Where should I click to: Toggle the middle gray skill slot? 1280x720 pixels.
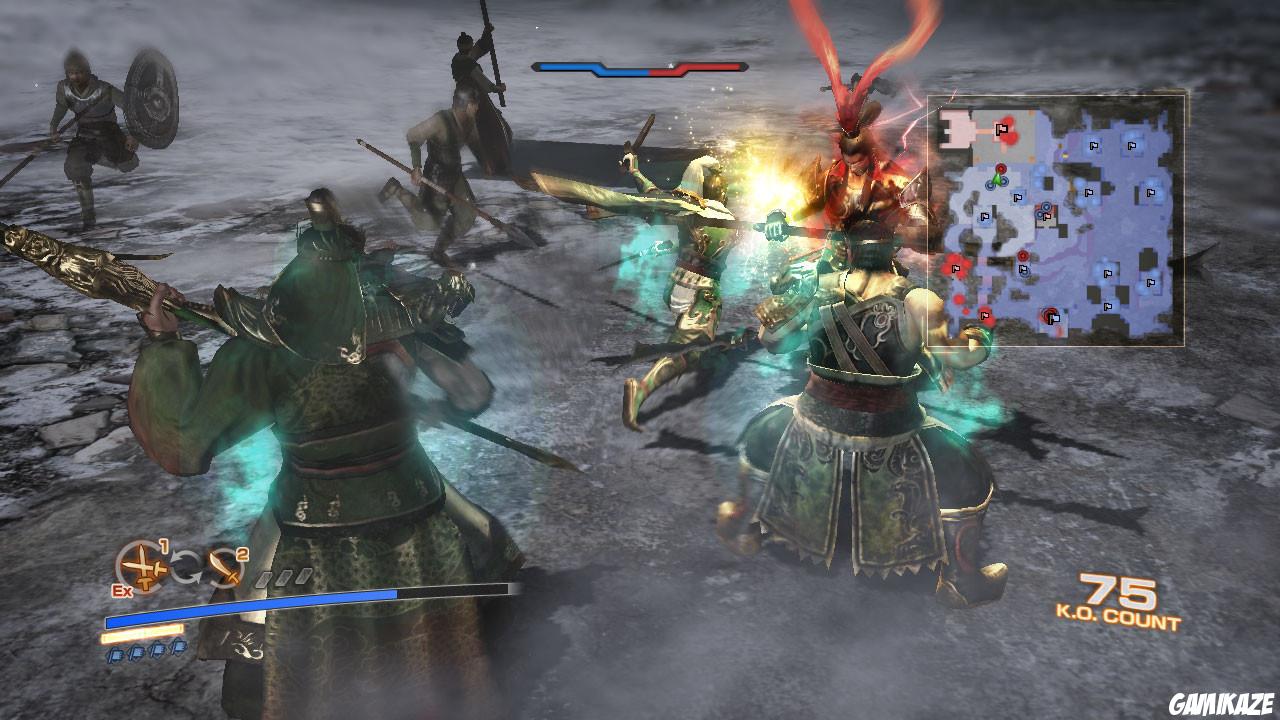coord(284,576)
